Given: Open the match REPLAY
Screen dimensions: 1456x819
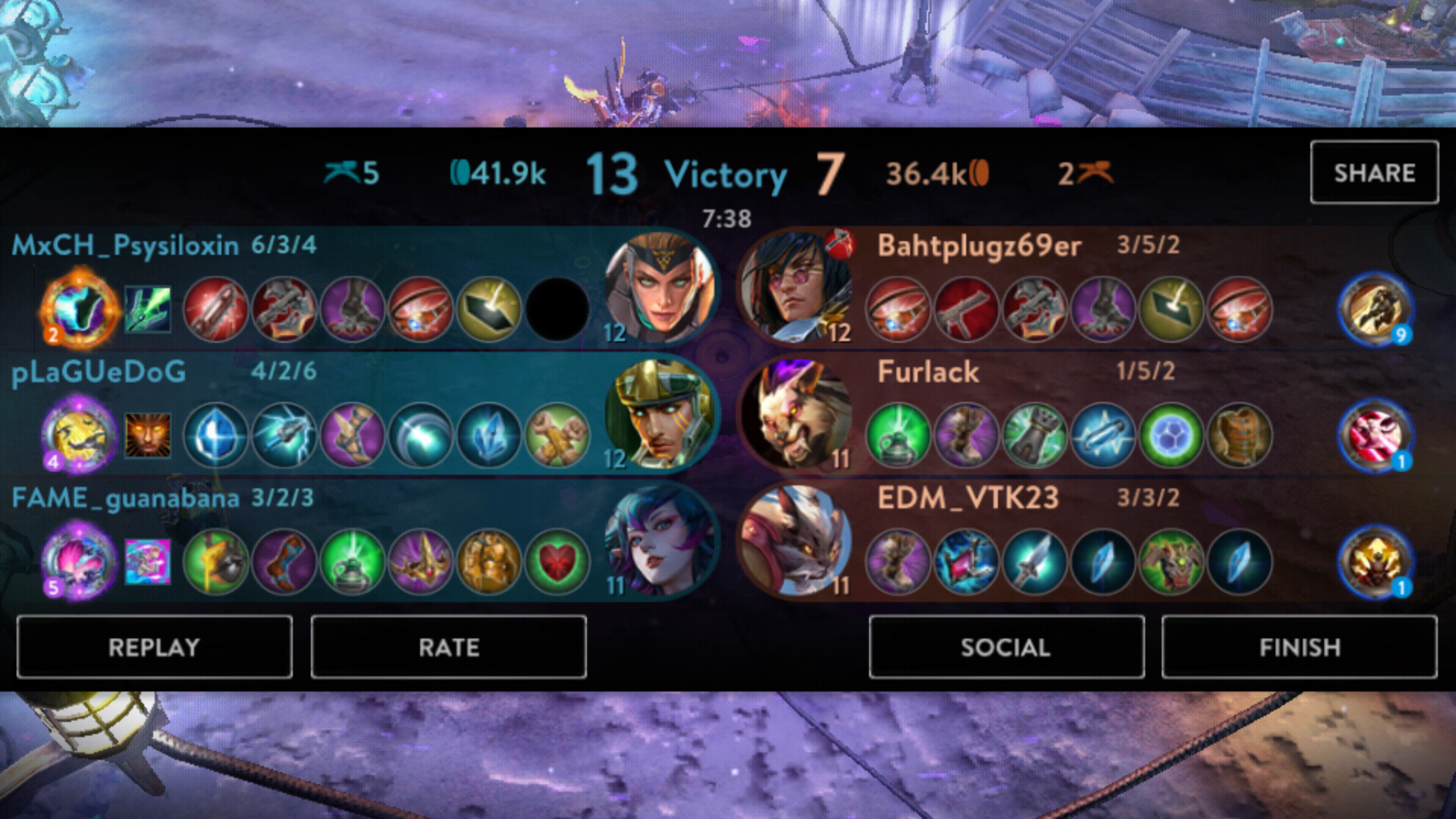Looking at the screenshot, I should coord(154,647).
